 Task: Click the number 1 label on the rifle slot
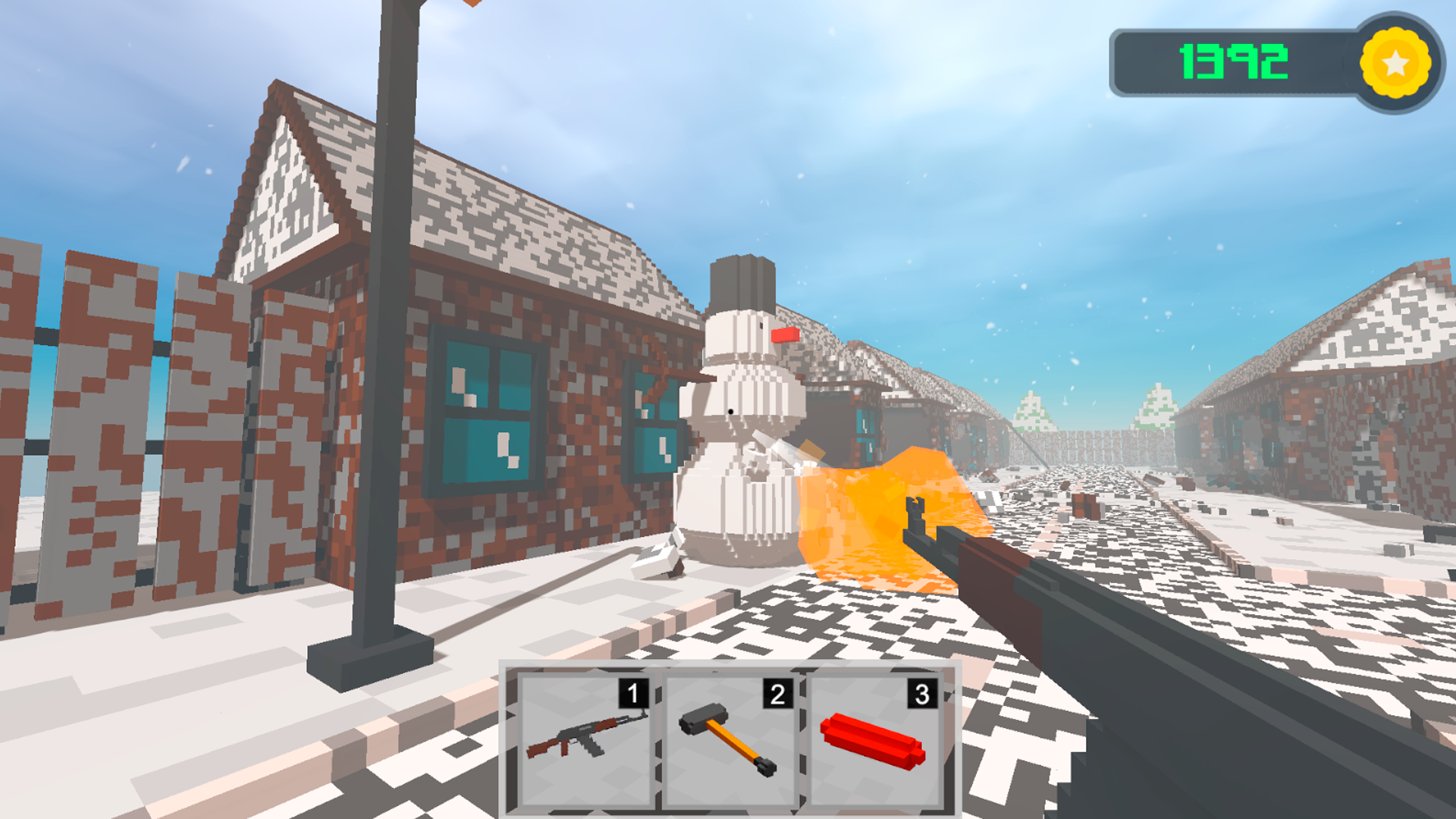[x=632, y=692]
